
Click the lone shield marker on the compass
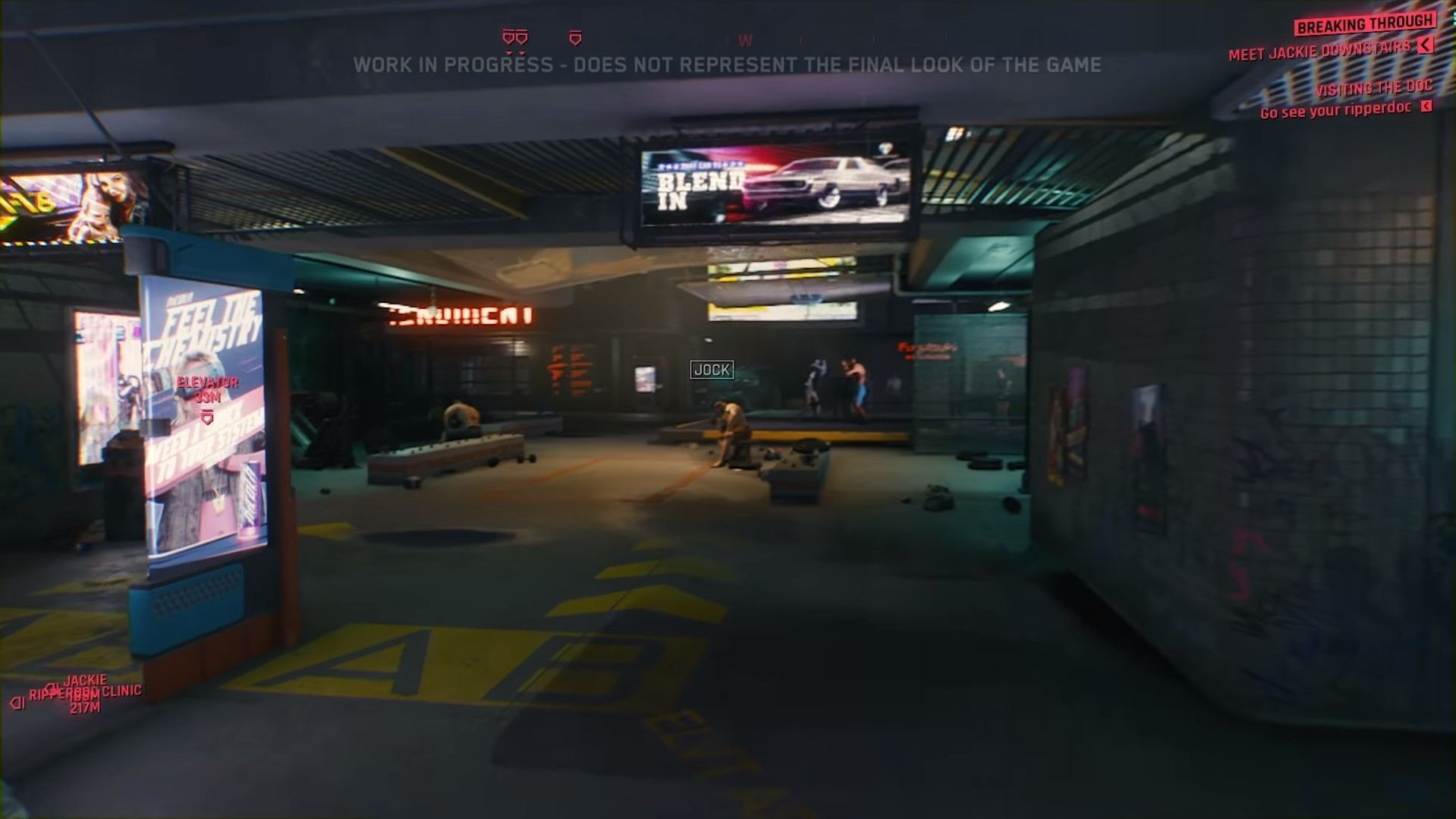[575, 38]
